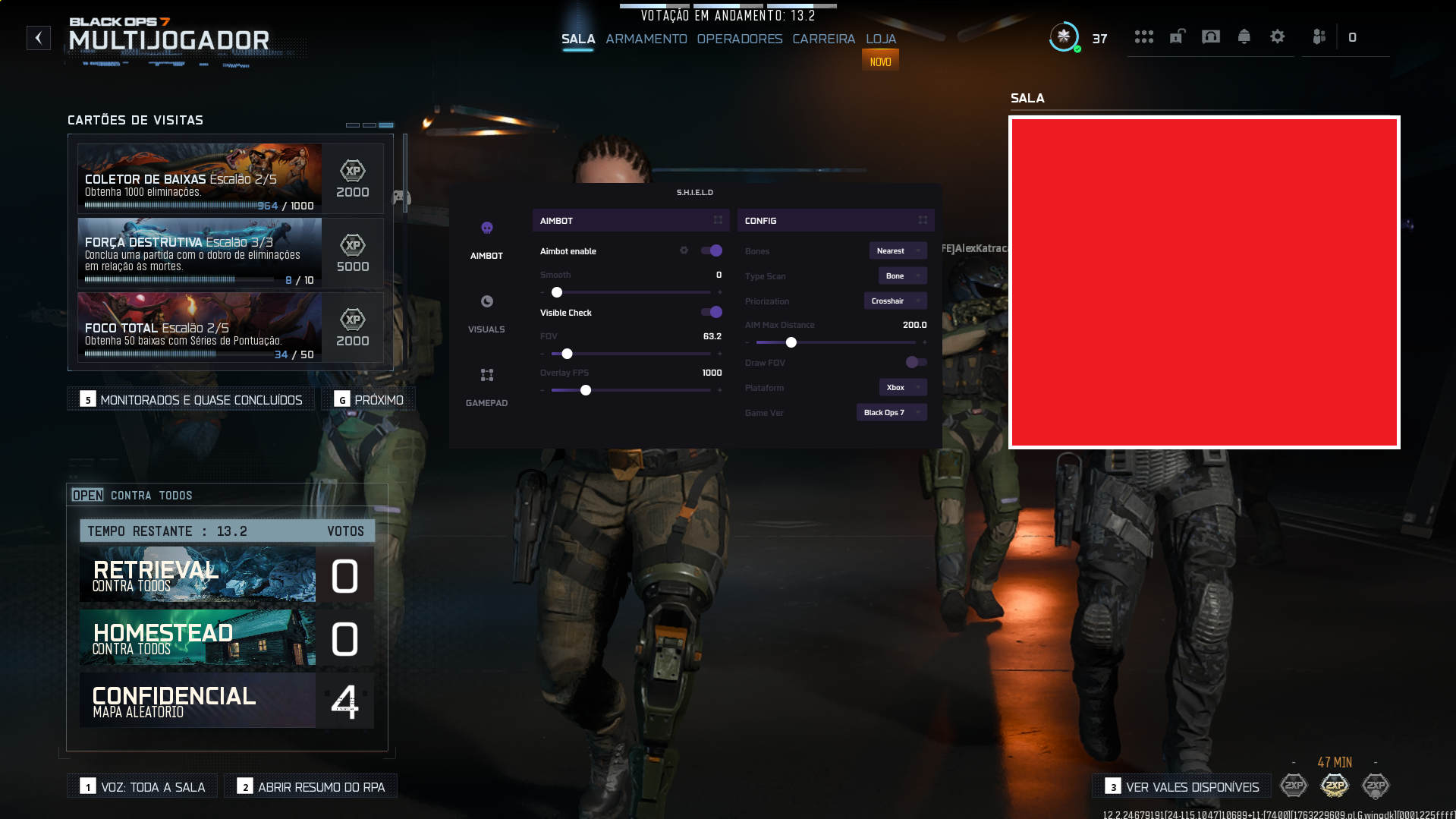Toggle the Aimbot enable switch
Viewport: 1456px width, 819px height.
pyautogui.click(x=712, y=250)
